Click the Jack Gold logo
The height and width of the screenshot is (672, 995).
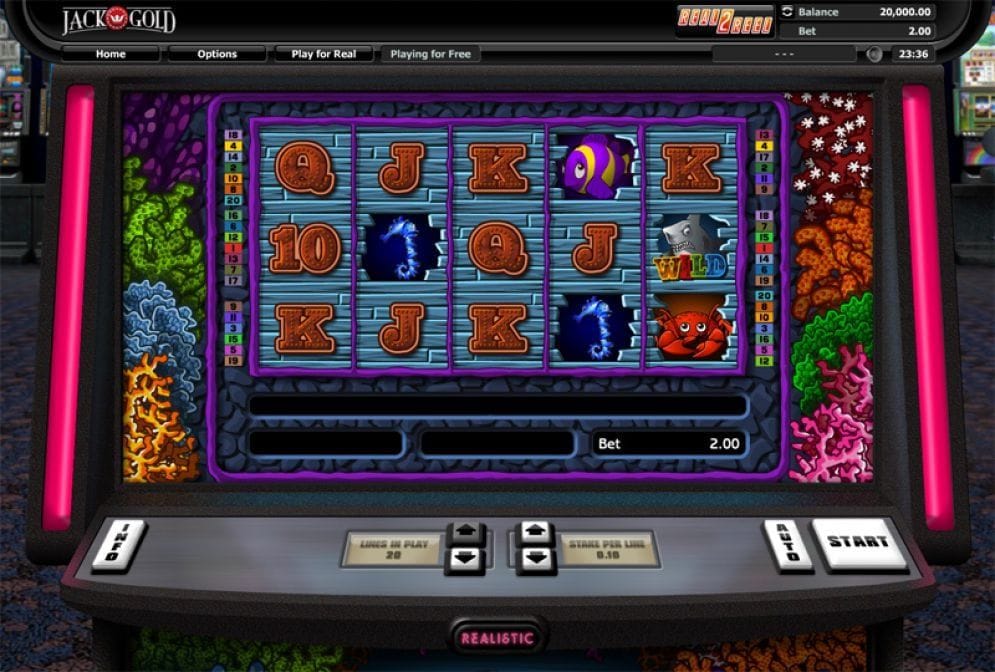(x=118, y=19)
